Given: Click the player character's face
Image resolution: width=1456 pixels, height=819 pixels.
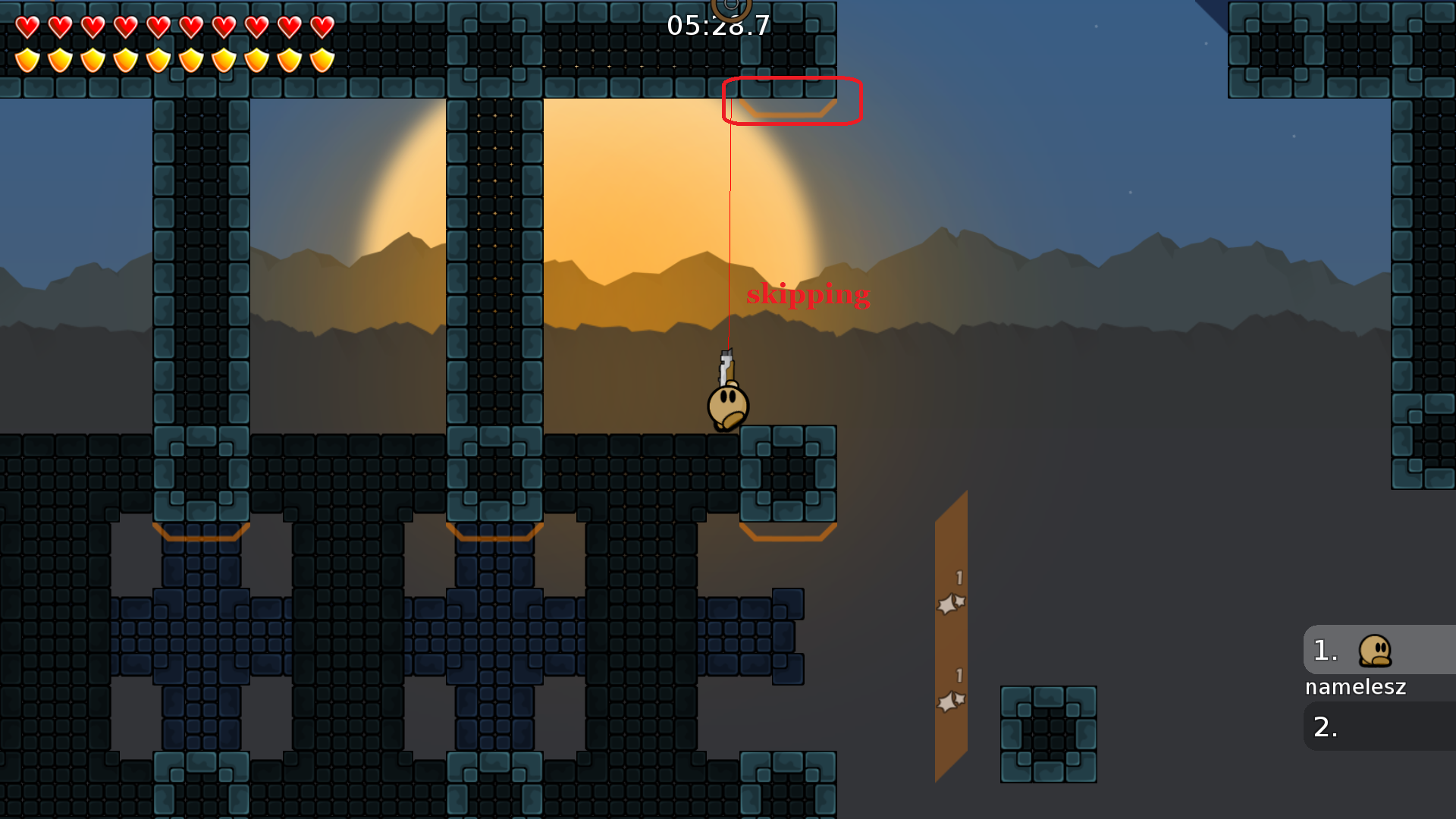Looking at the screenshot, I should click(726, 402).
